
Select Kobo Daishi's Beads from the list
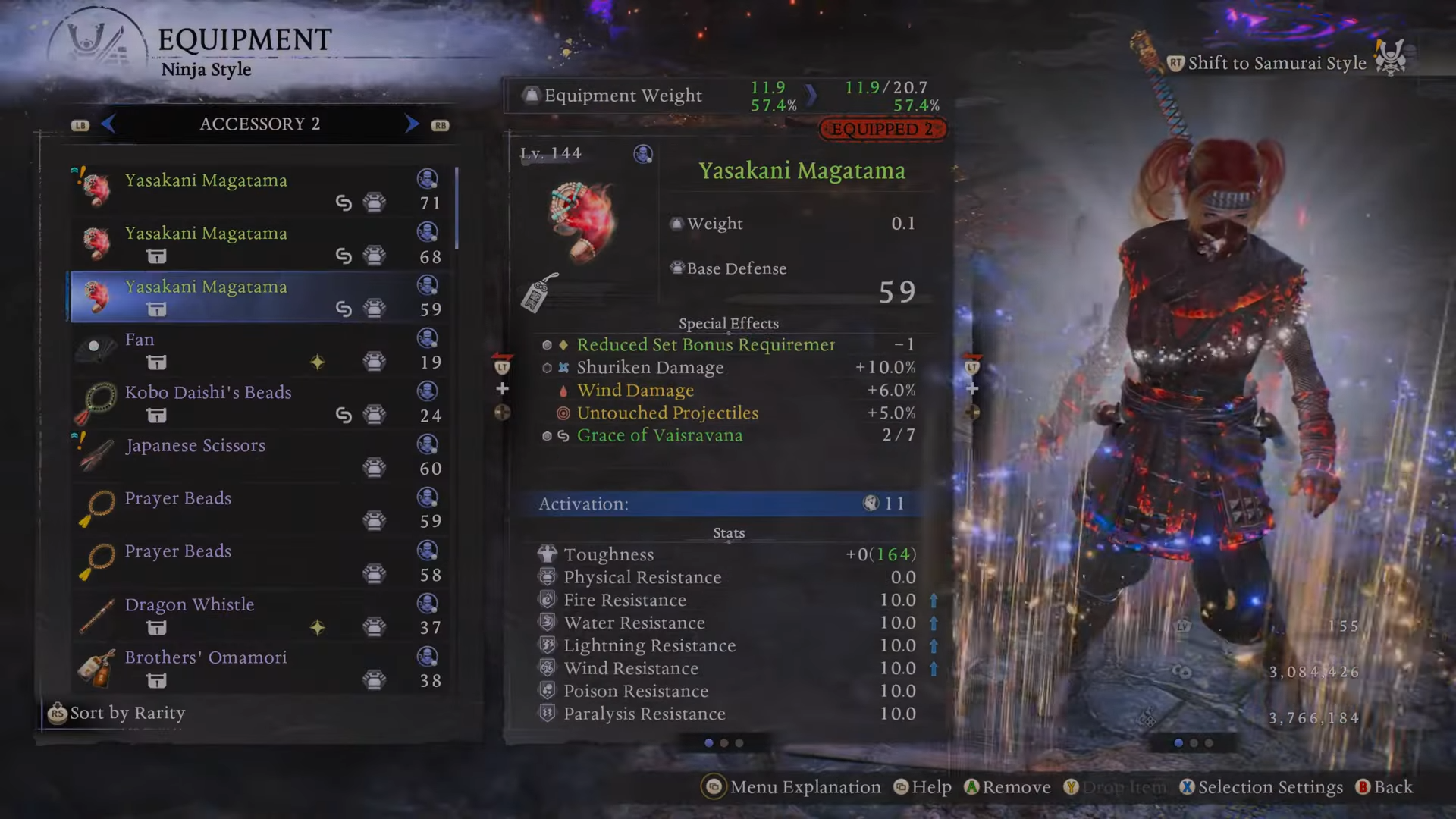pyautogui.click(x=258, y=403)
